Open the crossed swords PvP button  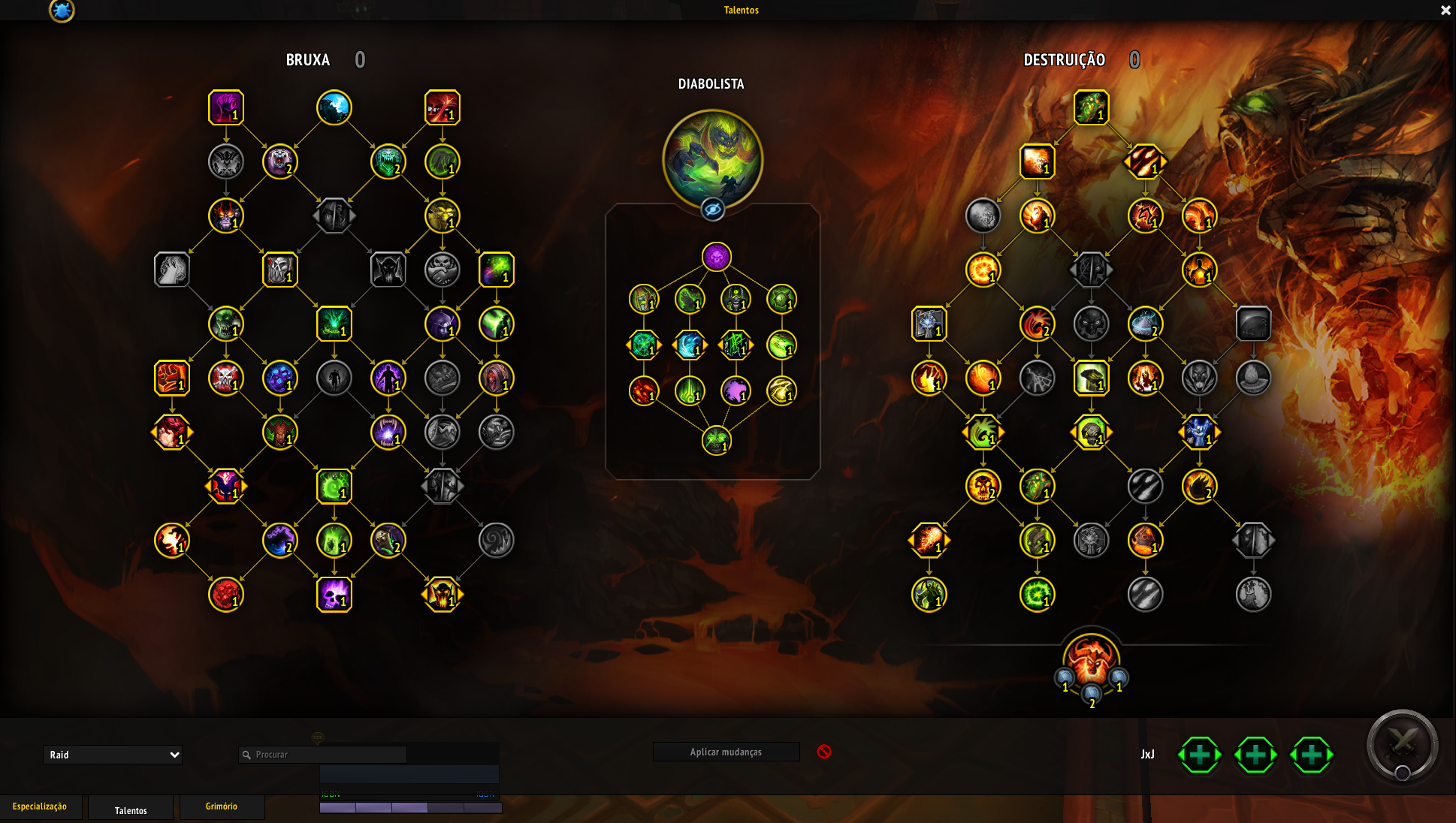click(1402, 745)
